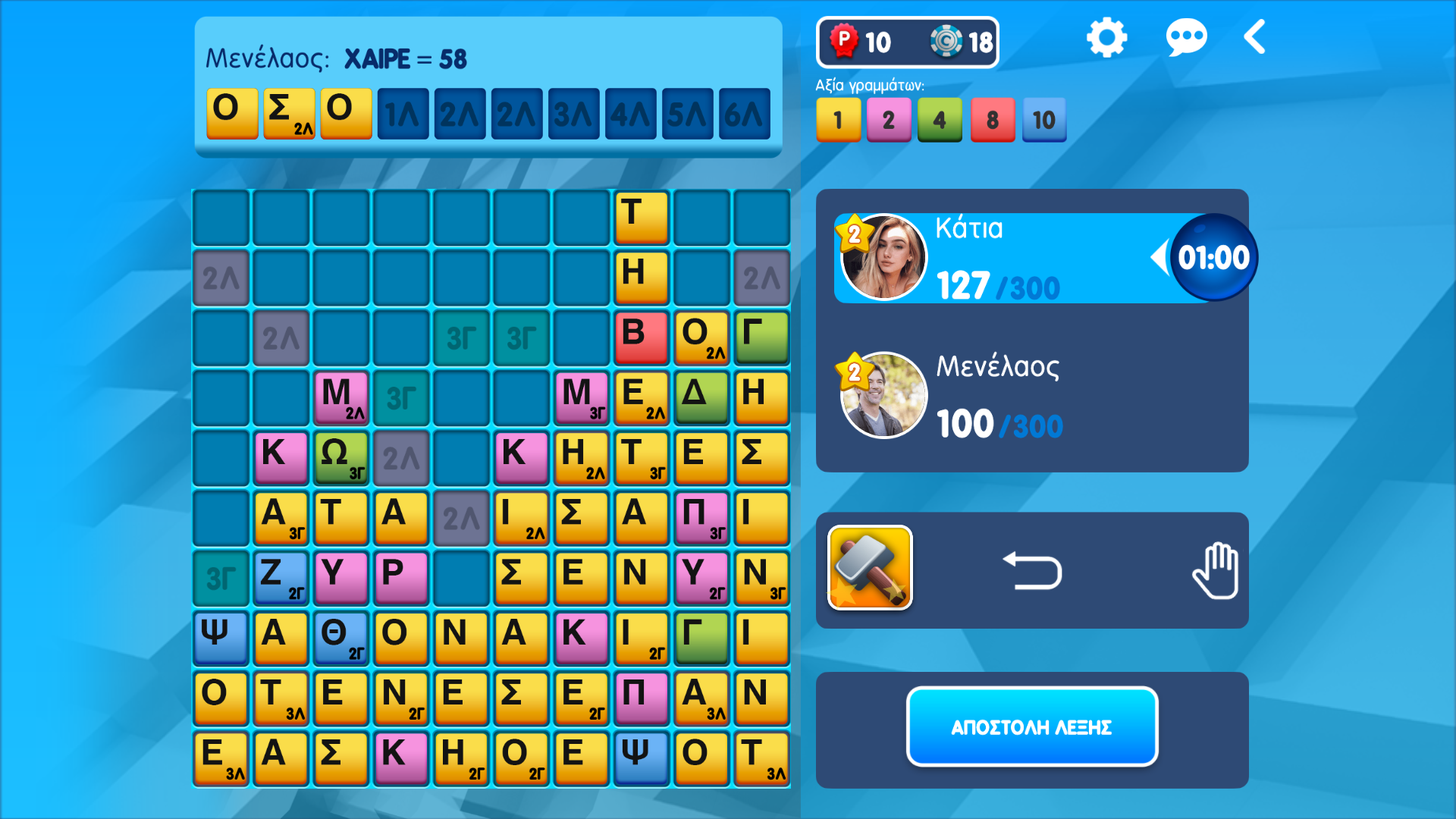1456x819 pixels.
Task: Open Μενέλαος profile avatar
Action: (883, 394)
